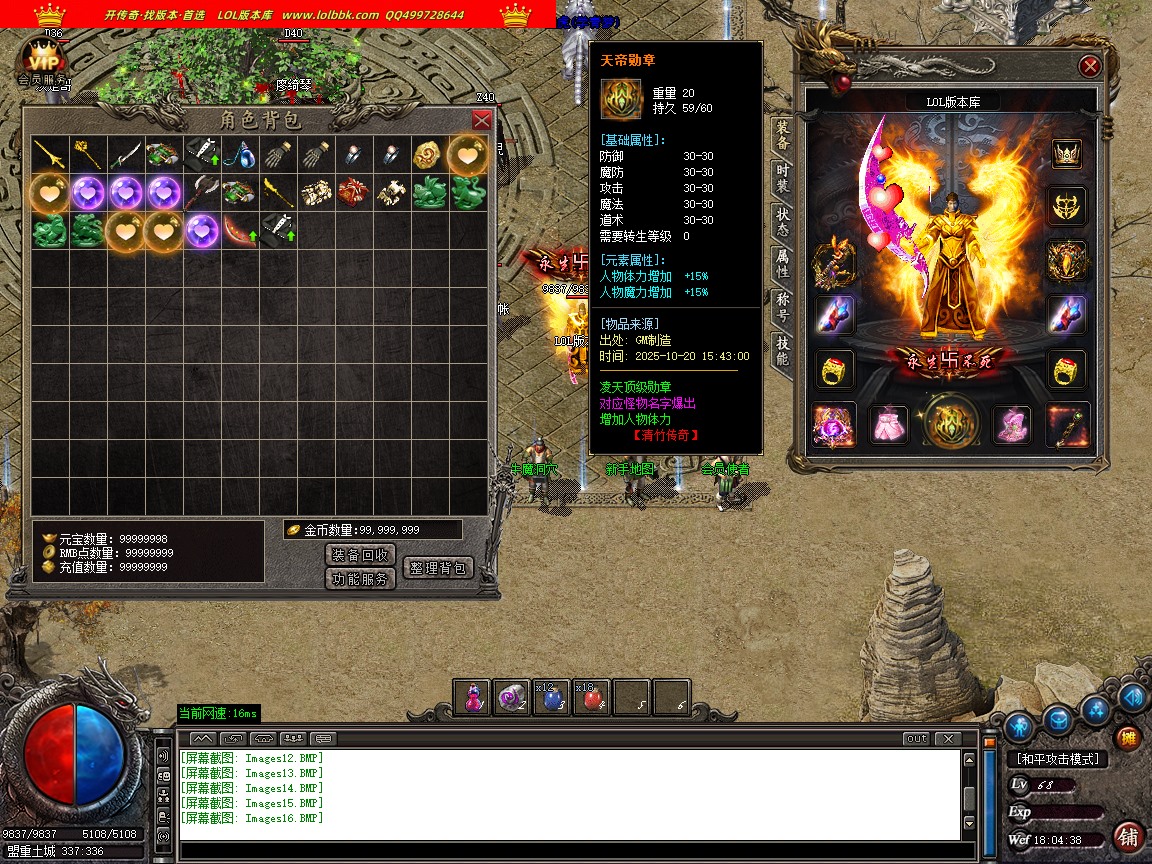Open the 状态 status tab

(x=782, y=221)
